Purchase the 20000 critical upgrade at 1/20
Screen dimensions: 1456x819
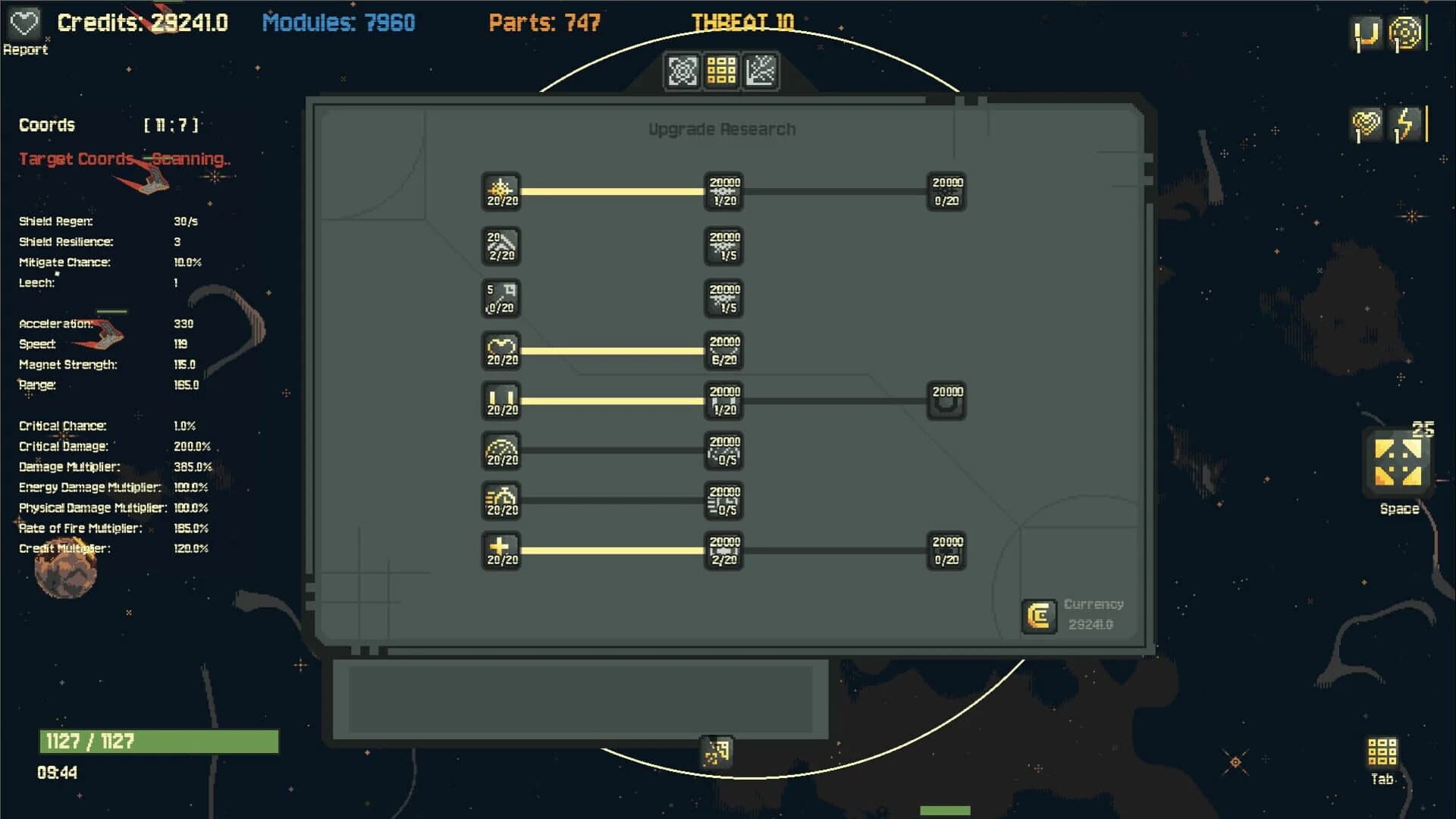[x=724, y=191]
